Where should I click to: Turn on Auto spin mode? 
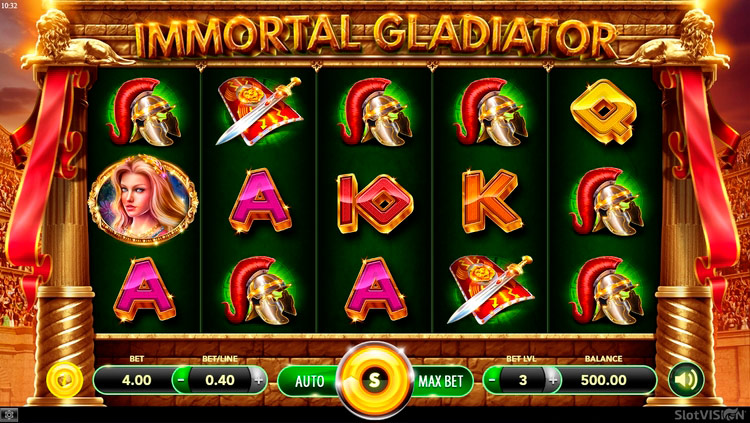click(309, 380)
